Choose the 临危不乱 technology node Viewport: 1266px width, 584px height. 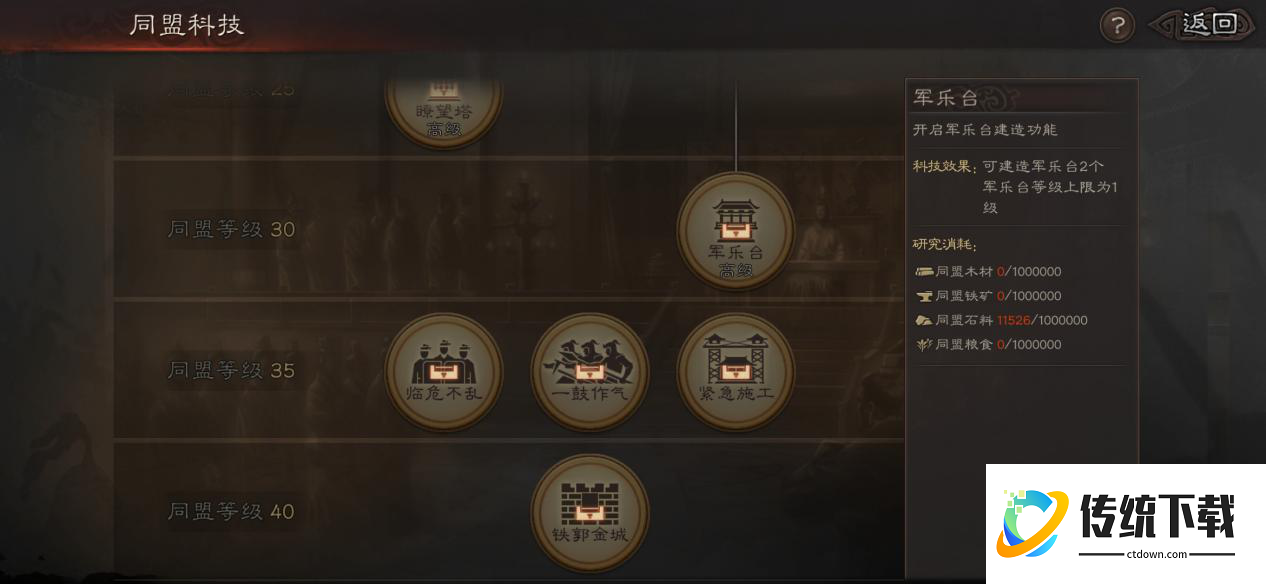click(x=443, y=372)
